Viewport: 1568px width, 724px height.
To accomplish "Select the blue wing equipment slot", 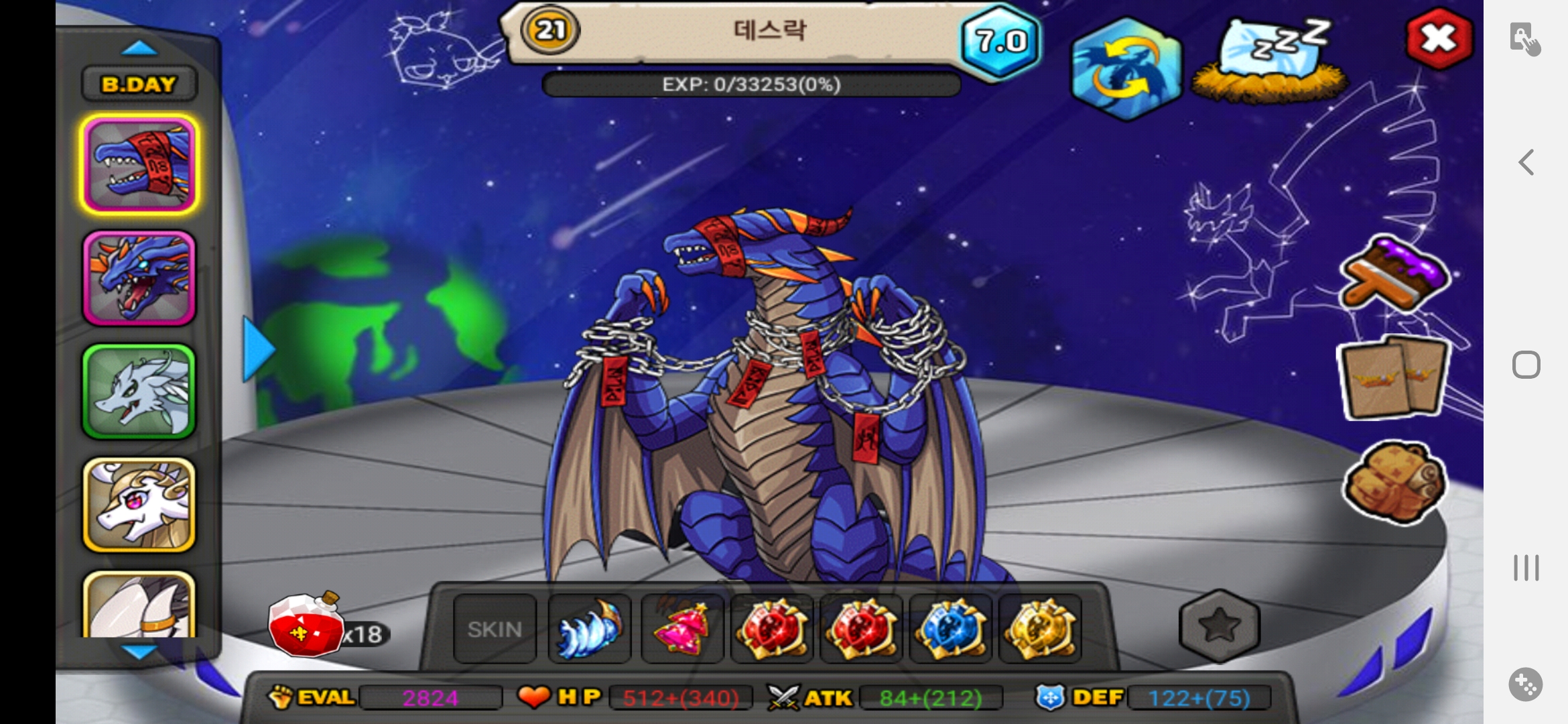I will pos(590,629).
